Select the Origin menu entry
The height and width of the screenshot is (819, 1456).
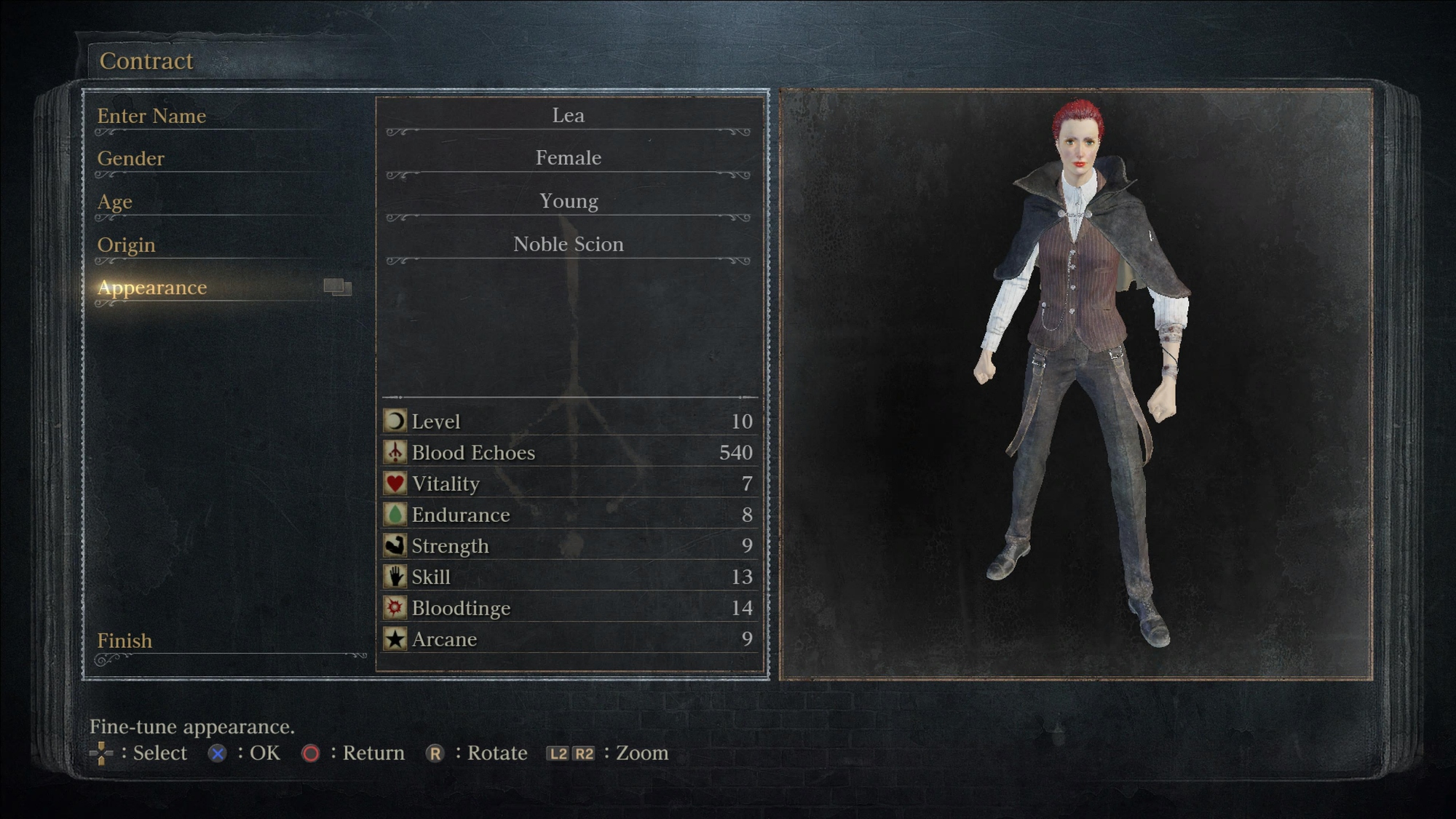click(x=127, y=245)
